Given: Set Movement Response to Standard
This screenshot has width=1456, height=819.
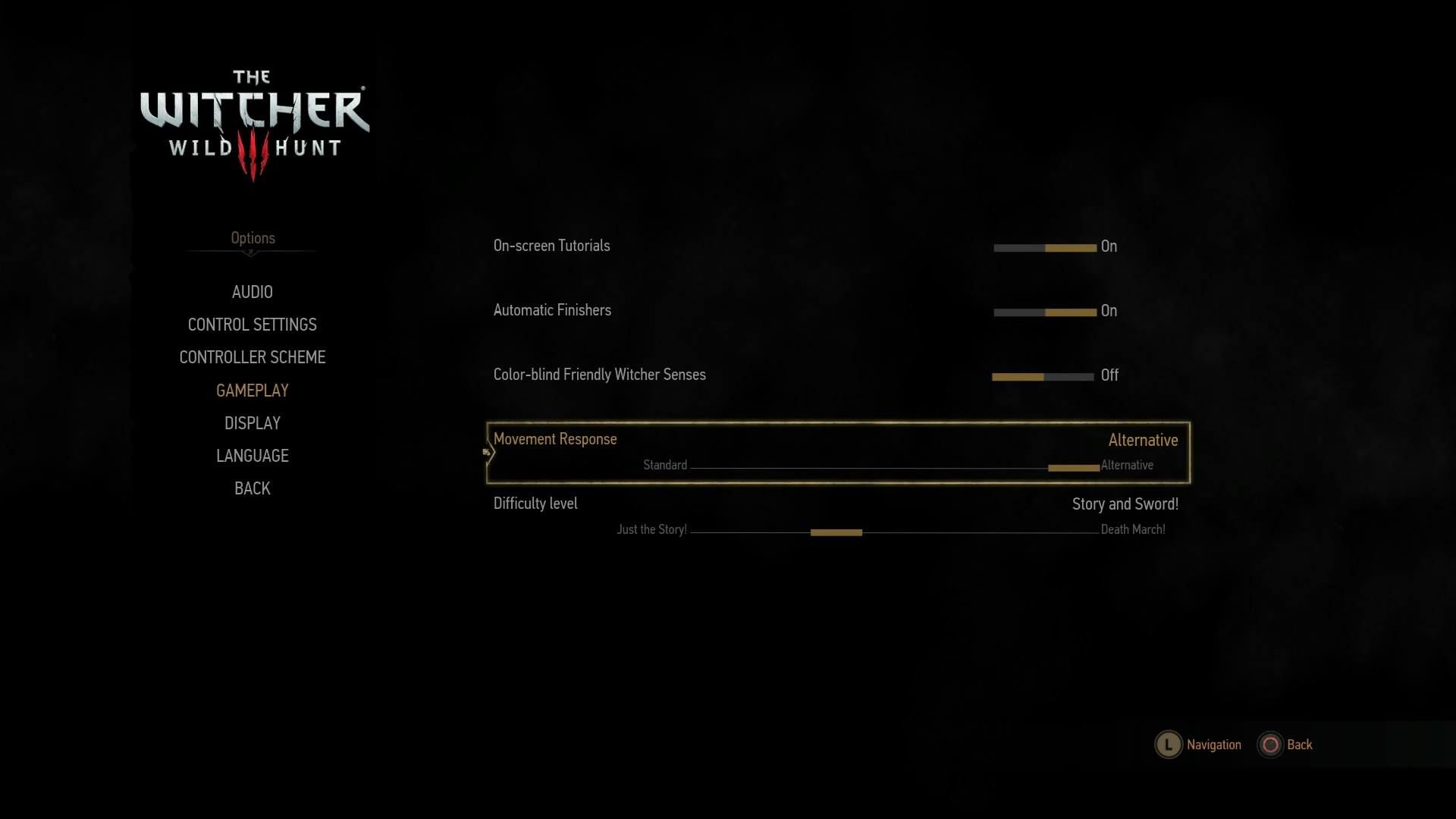Looking at the screenshot, I should point(665,465).
